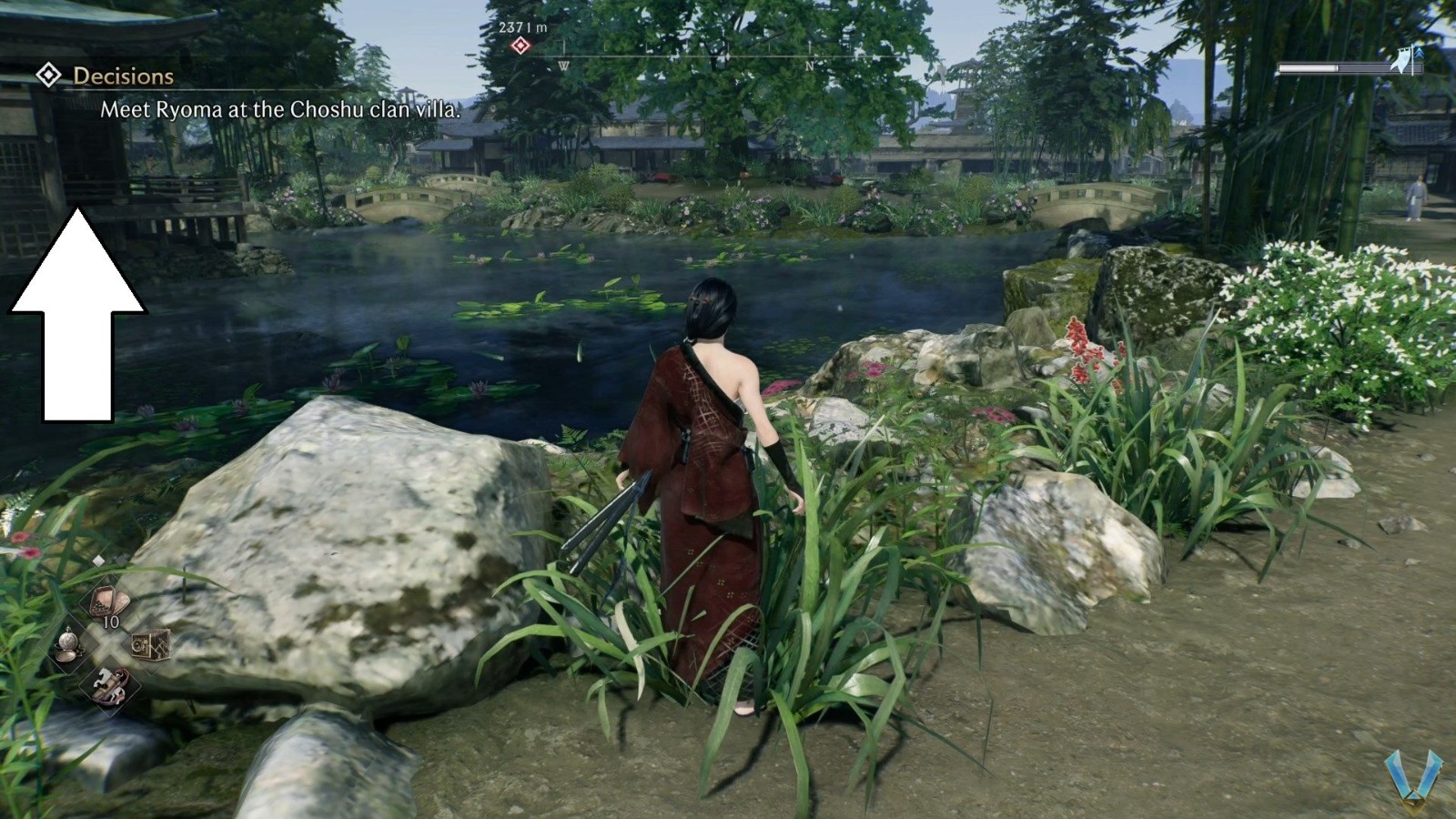Click the pocket watch item icon

coord(69,644)
